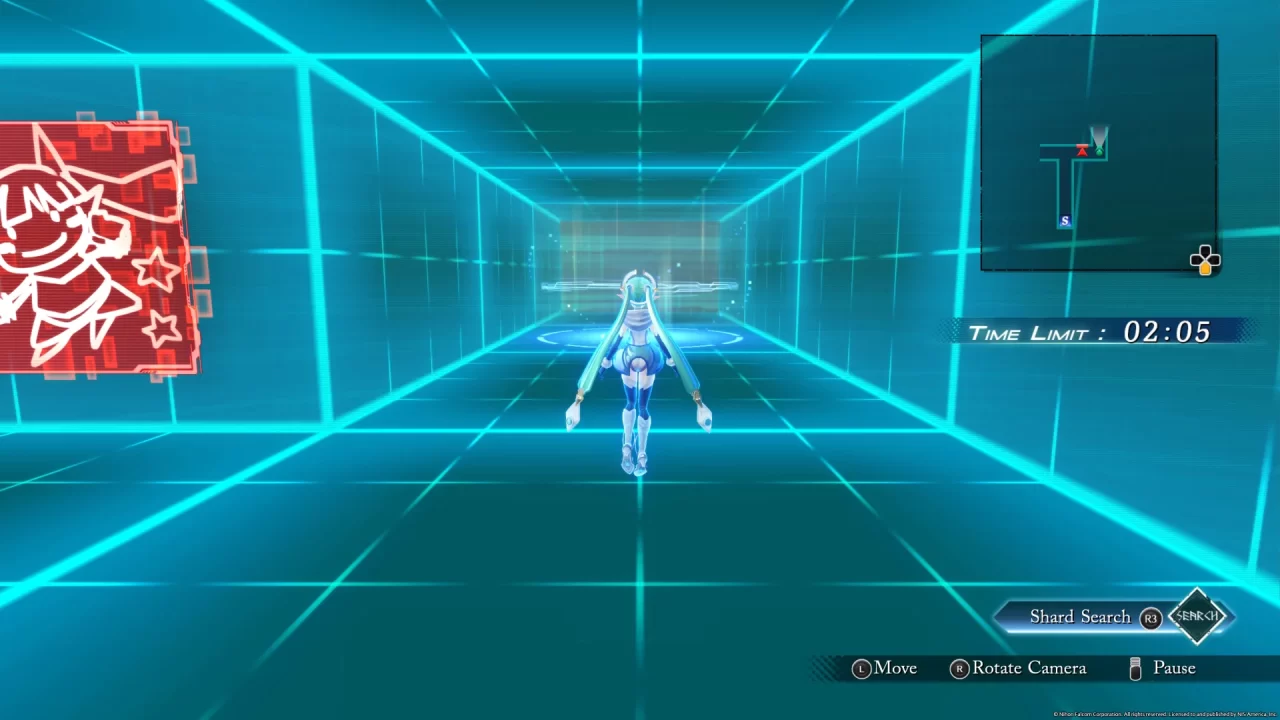Click the R stick icon next to Rotate Camera
The width and height of the screenshot is (1280, 720).
click(959, 668)
